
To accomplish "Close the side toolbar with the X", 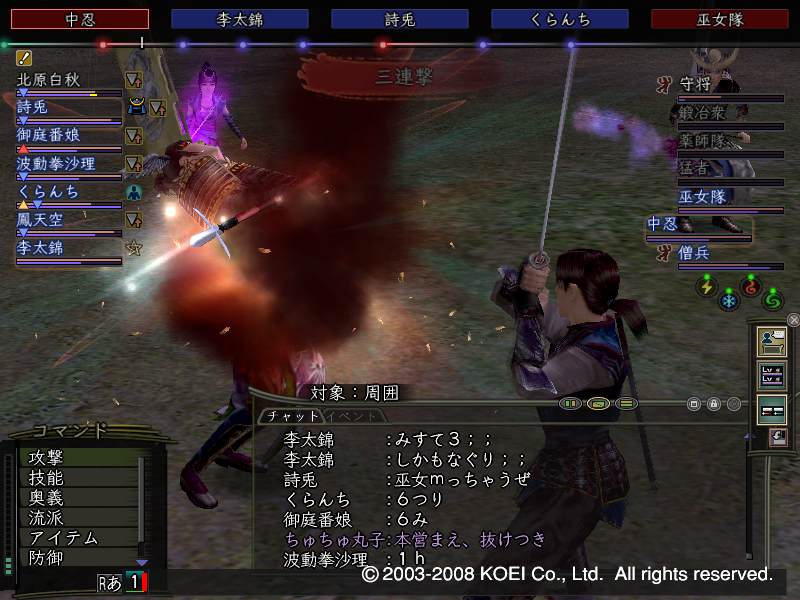I will [x=793, y=320].
